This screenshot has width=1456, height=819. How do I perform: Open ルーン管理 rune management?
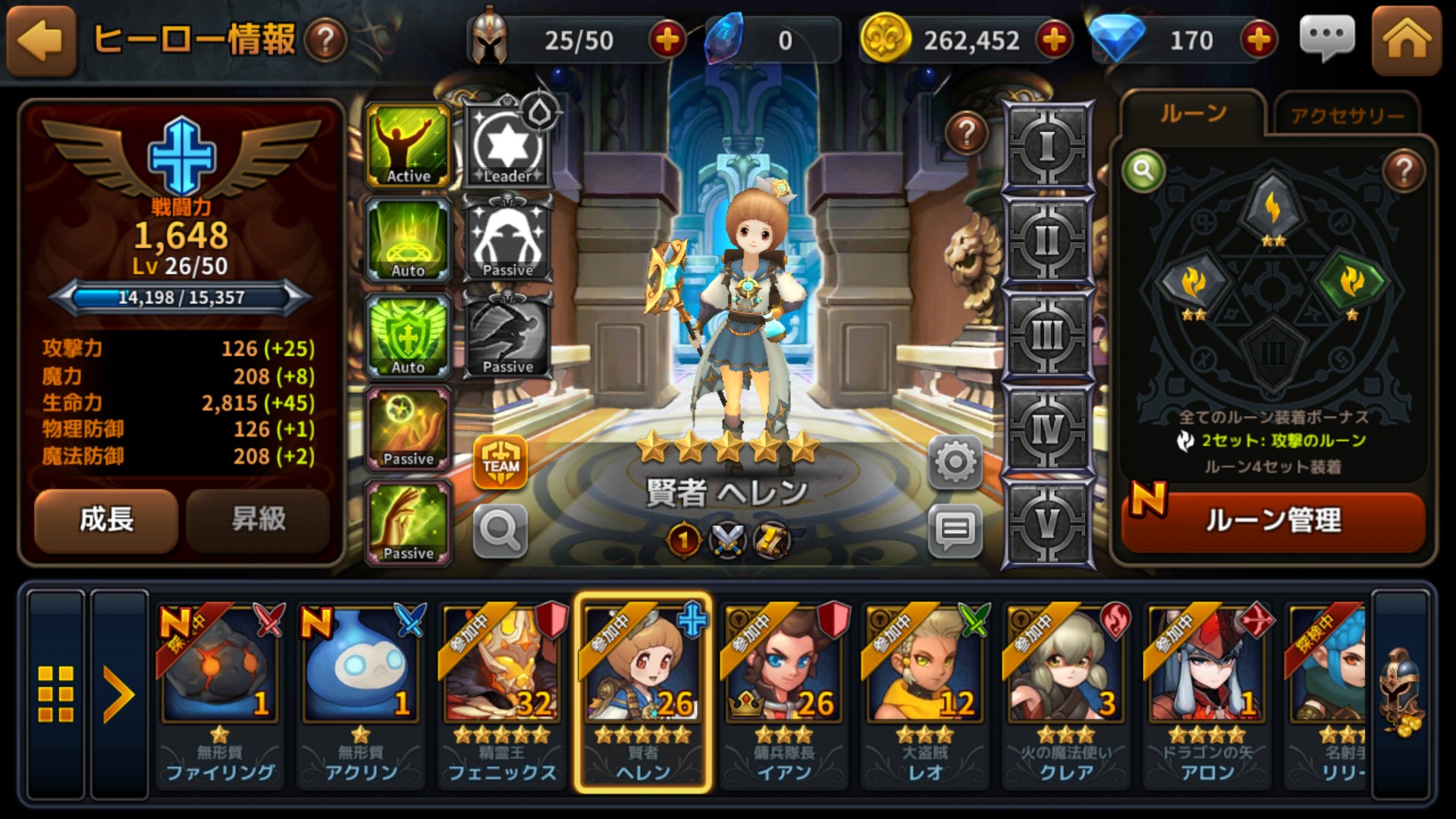(1273, 521)
